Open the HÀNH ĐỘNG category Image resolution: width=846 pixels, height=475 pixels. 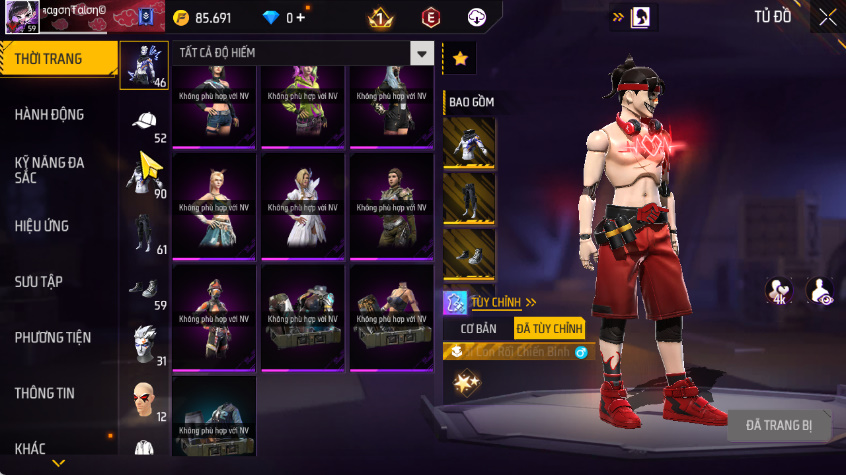[50, 114]
